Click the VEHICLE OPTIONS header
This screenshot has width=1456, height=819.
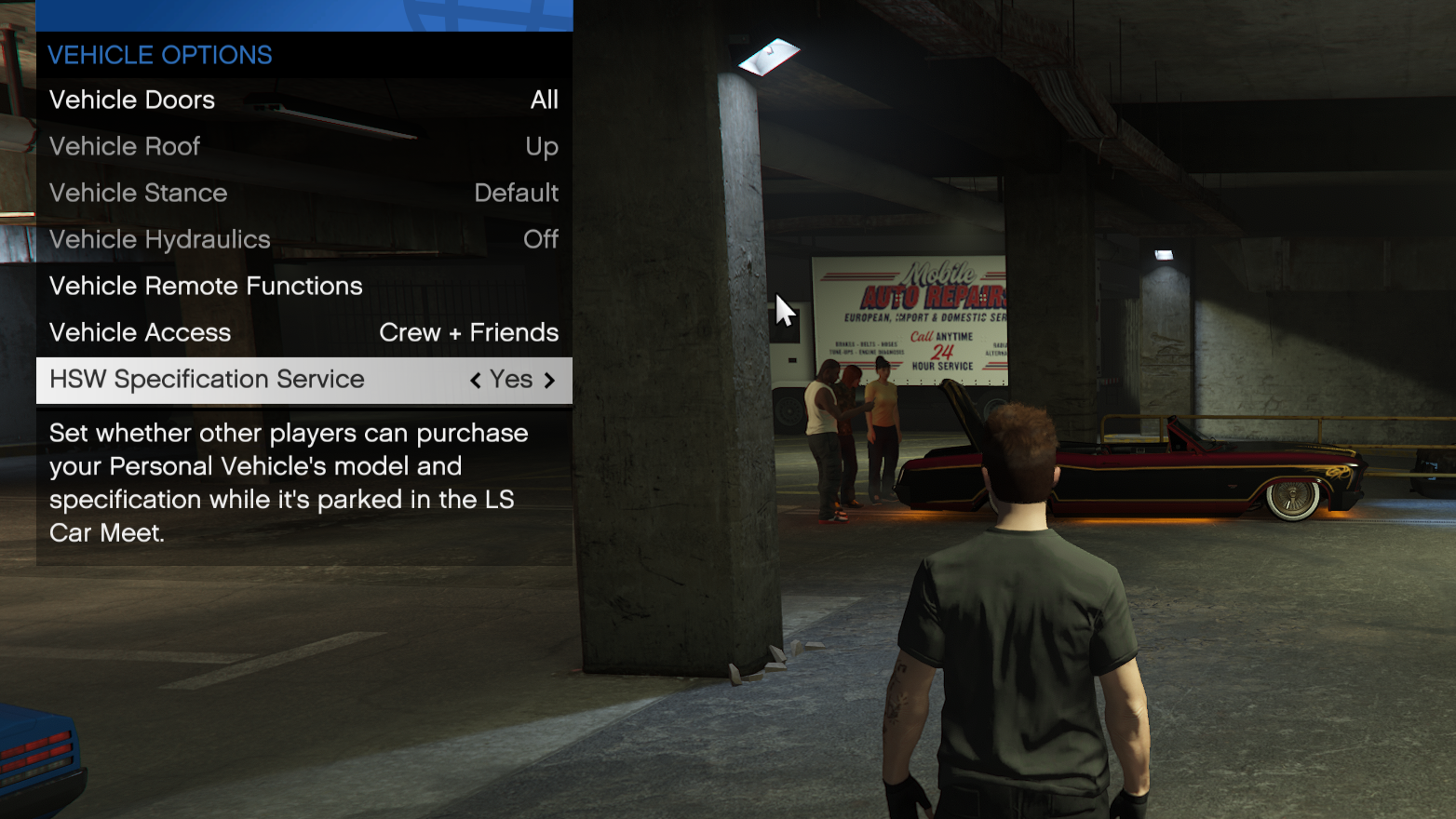click(x=159, y=55)
